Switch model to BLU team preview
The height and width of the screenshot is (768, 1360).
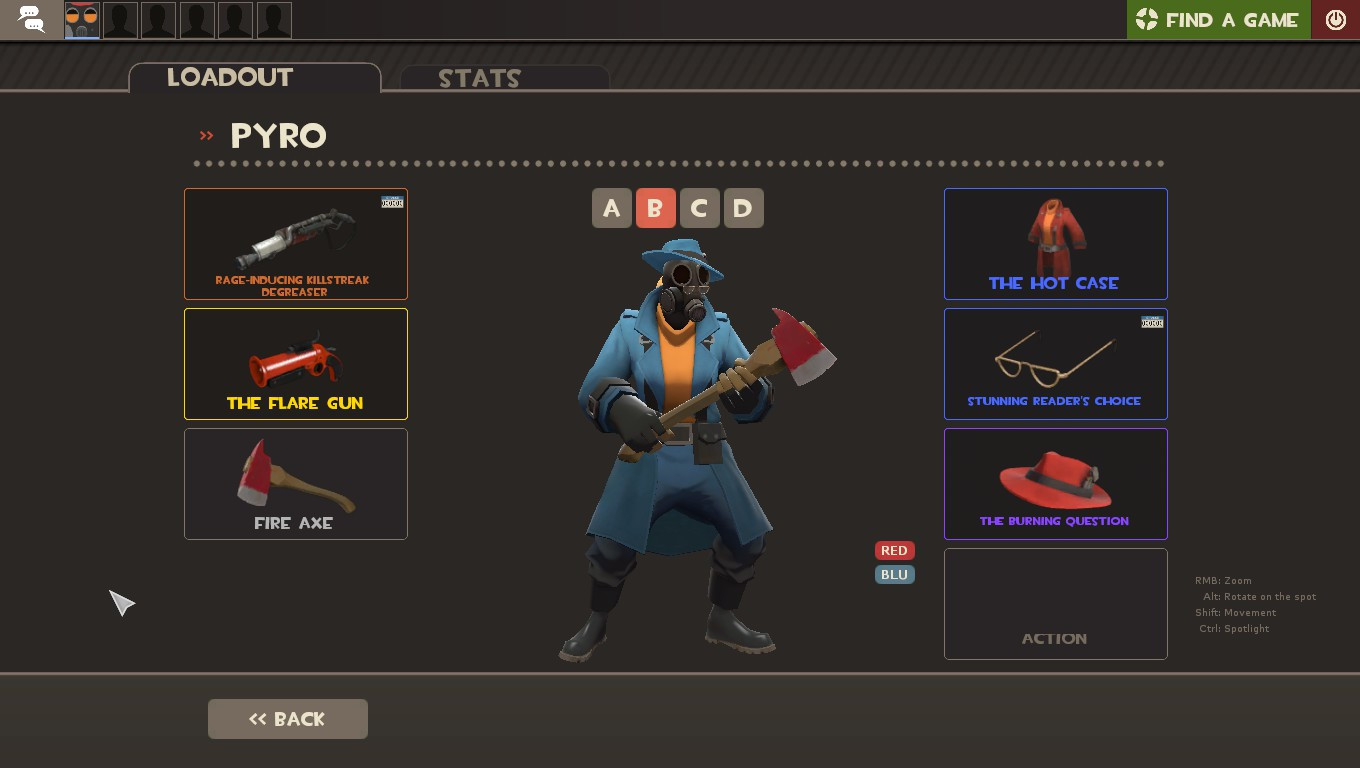[894, 574]
